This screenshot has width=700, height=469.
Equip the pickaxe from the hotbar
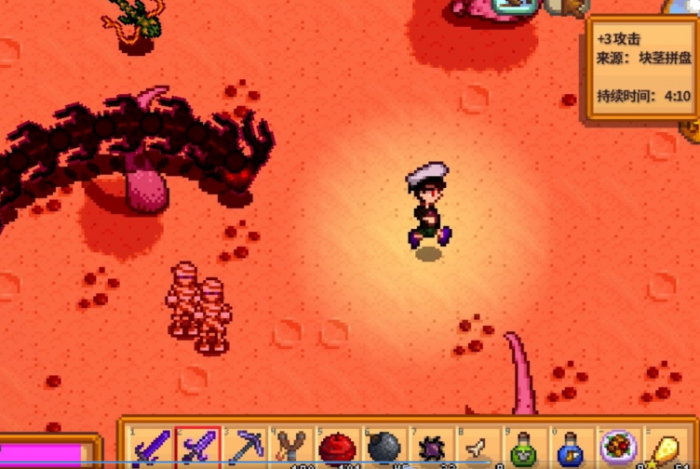click(x=244, y=447)
